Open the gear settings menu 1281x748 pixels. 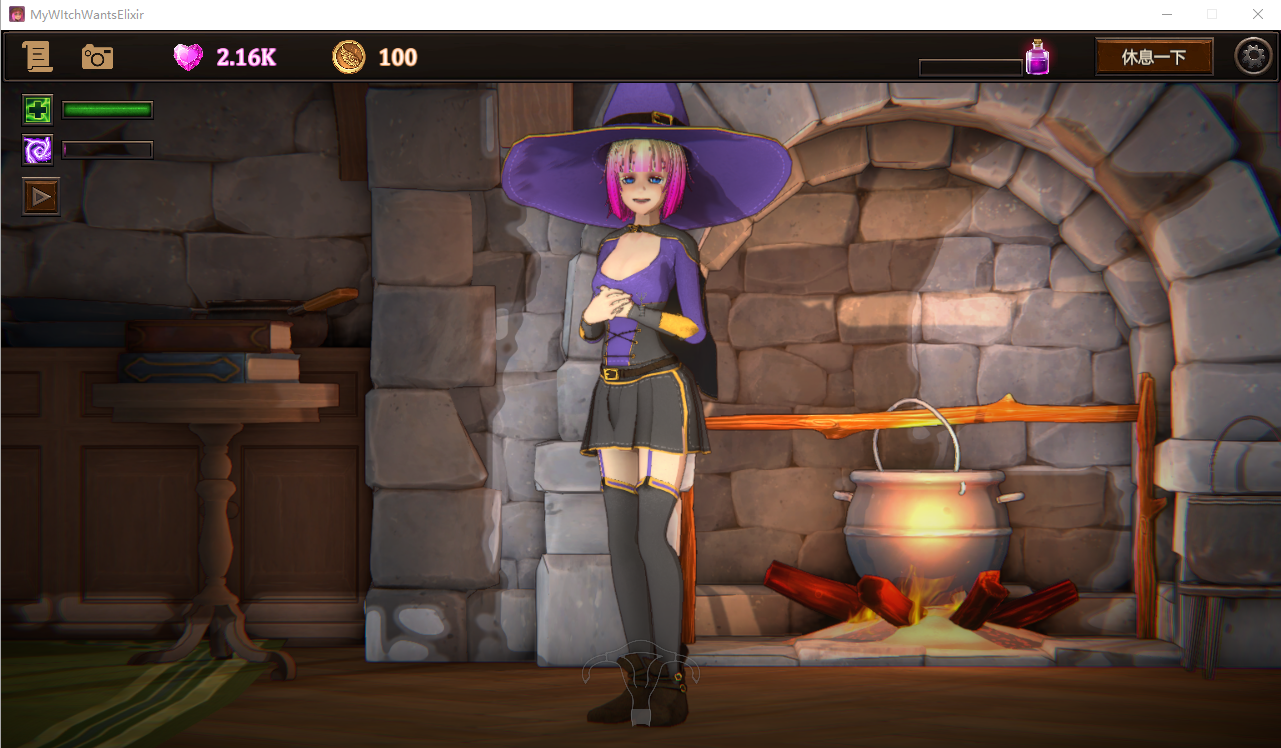click(1253, 57)
